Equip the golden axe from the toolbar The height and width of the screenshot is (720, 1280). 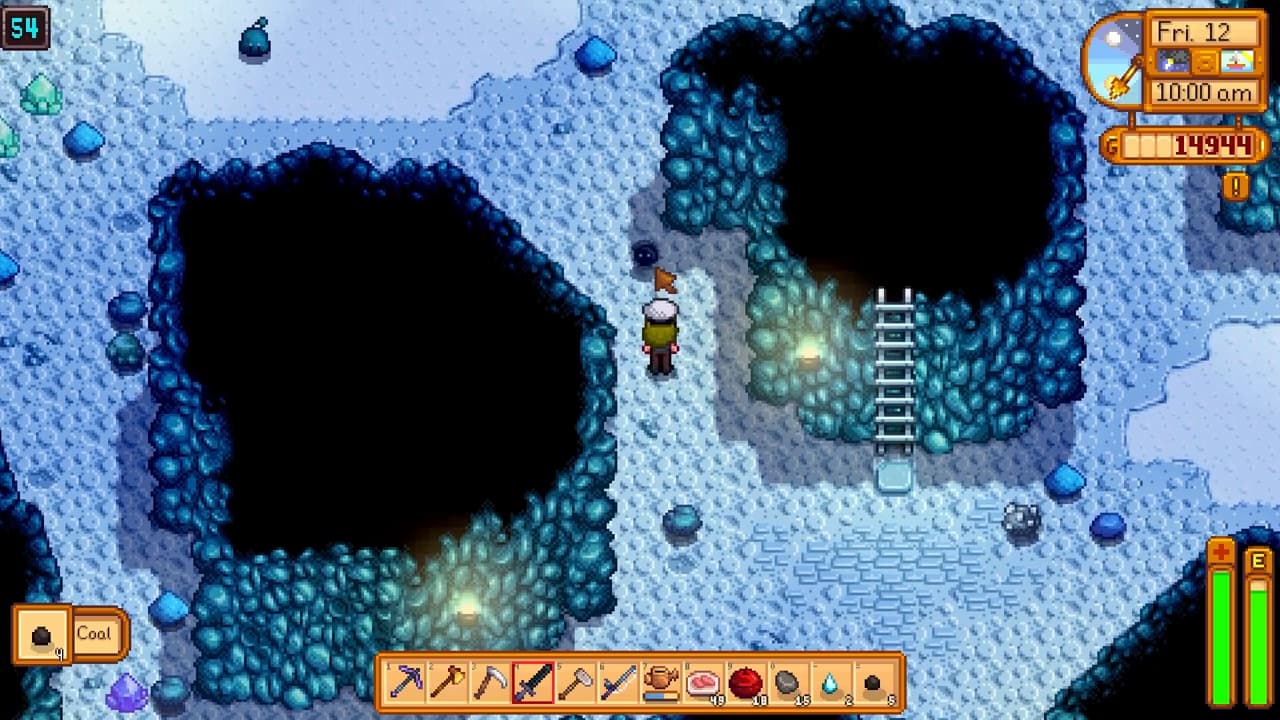(x=448, y=683)
